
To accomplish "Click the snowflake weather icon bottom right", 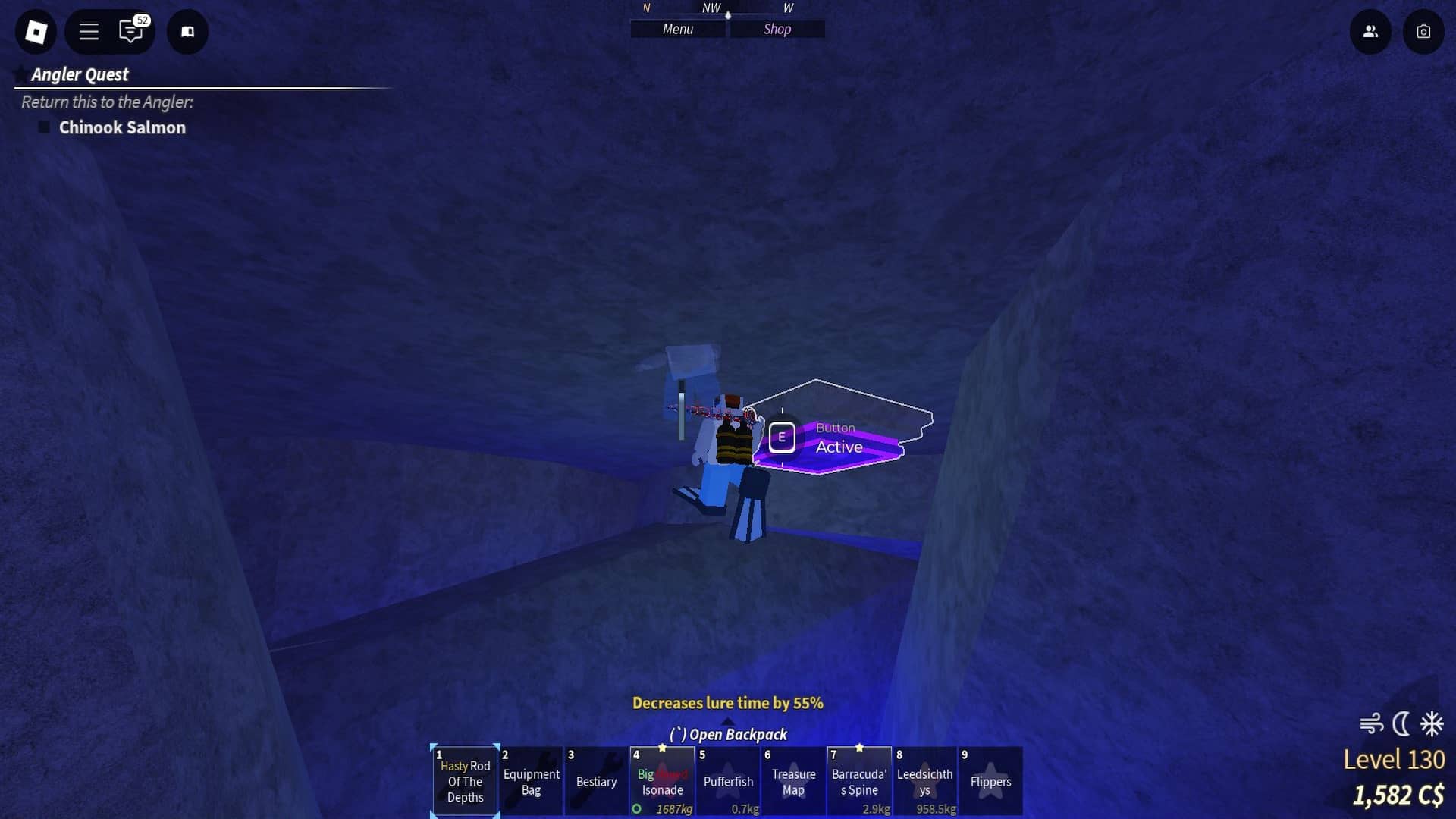I will [x=1430, y=724].
